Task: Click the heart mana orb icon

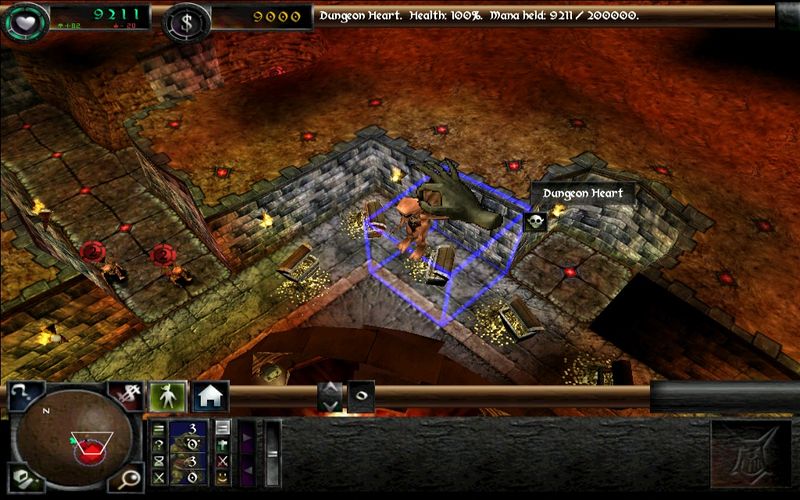Action: tap(24, 19)
